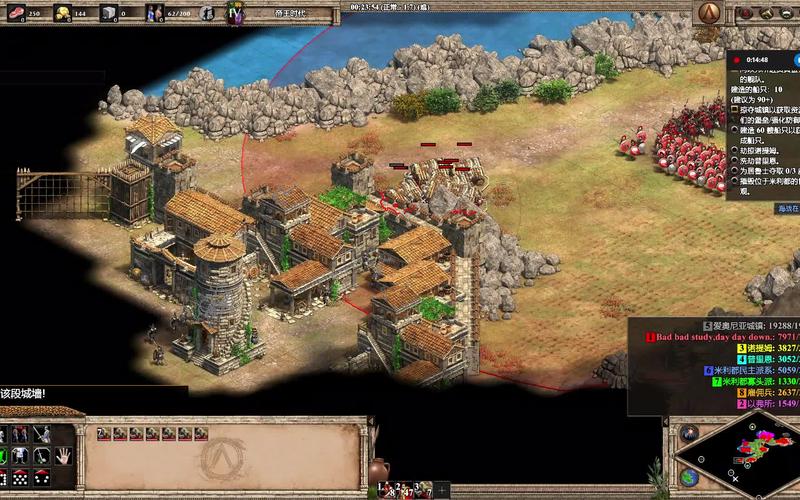The height and width of the screenshot is (500, 800).
Task: Select the first queued unit numbered 7
Action: click(x=103, y=433)
